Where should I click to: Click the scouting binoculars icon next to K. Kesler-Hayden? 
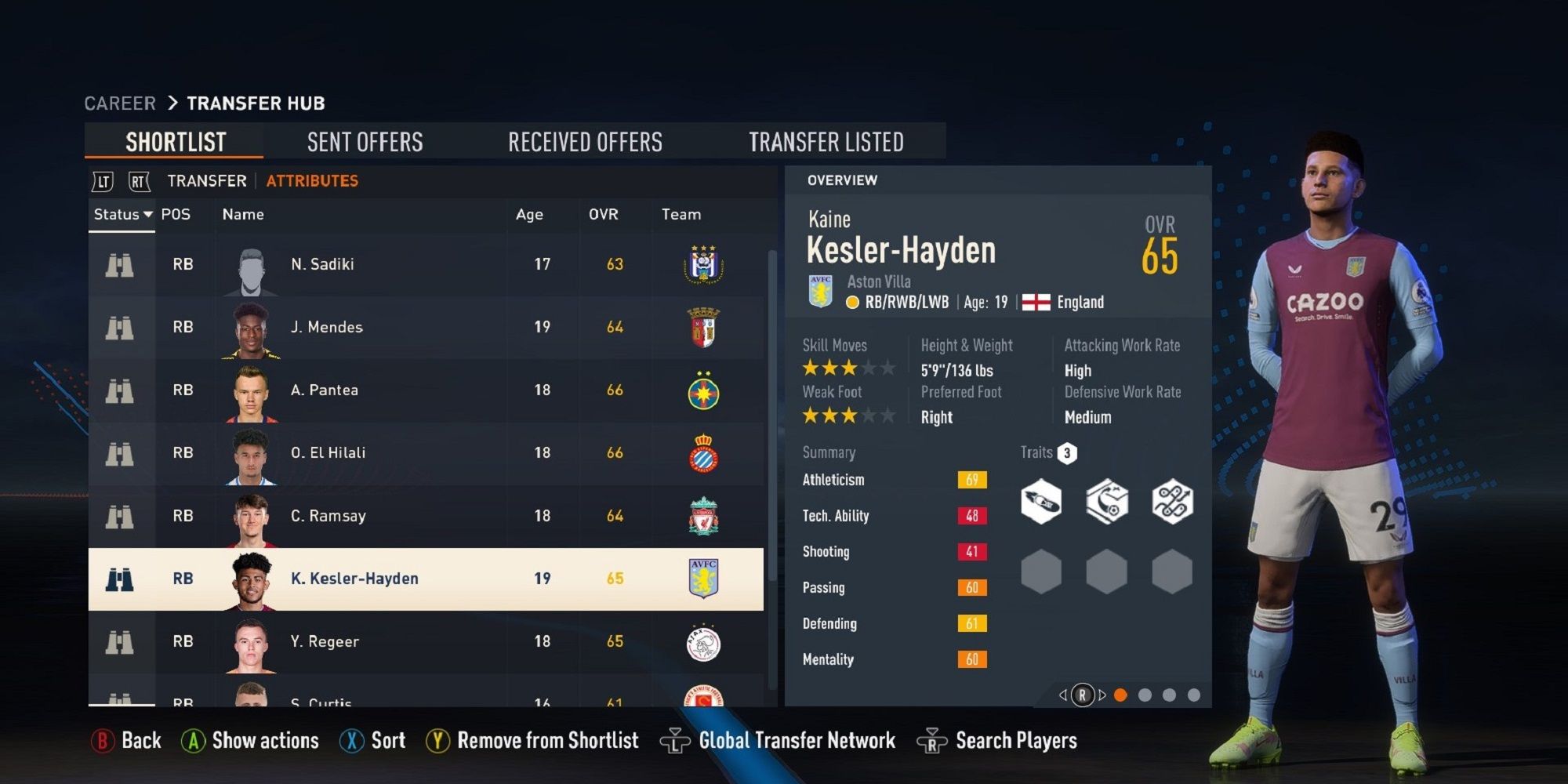119,579
